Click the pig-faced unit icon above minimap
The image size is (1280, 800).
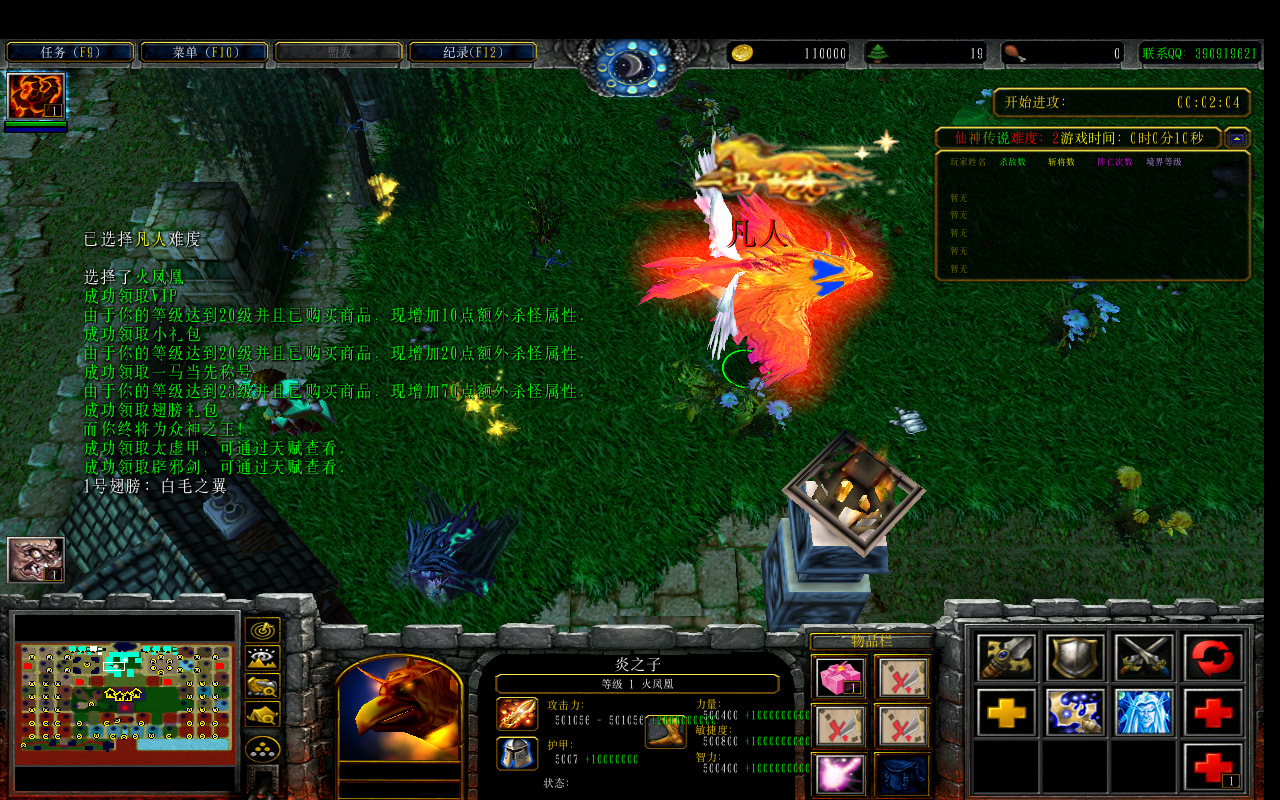36,559
